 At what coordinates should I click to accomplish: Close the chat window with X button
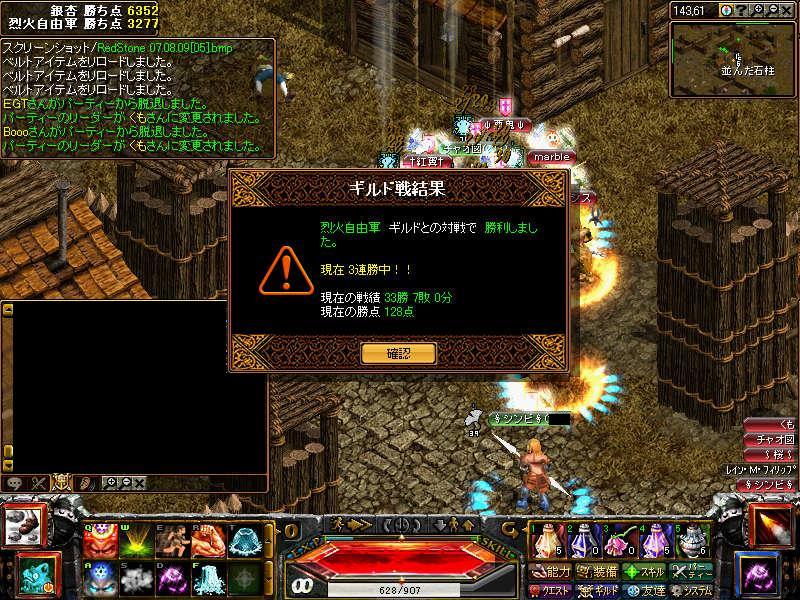(139, 483)
